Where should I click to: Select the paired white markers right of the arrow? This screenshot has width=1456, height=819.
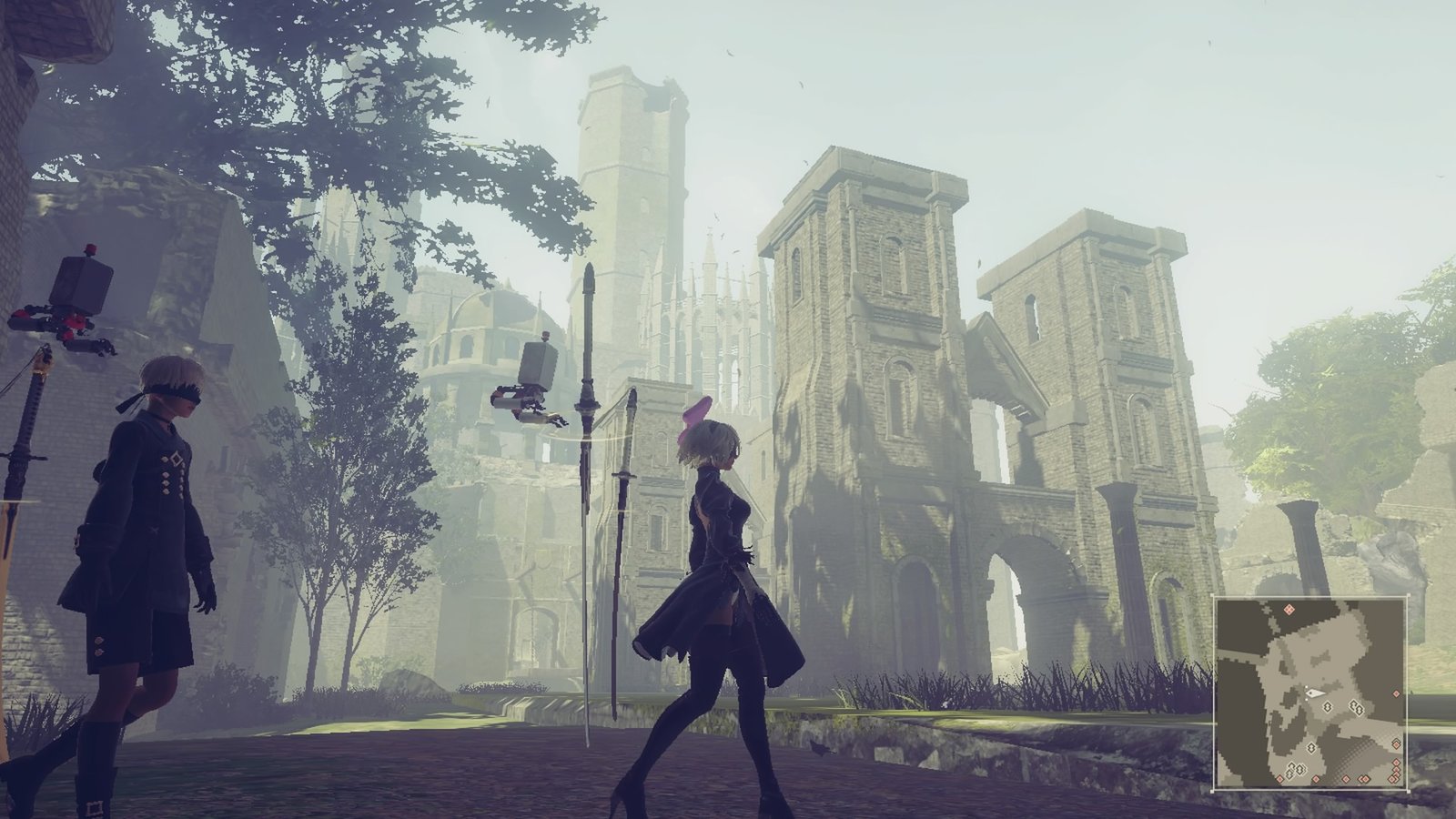[1357, 707]
